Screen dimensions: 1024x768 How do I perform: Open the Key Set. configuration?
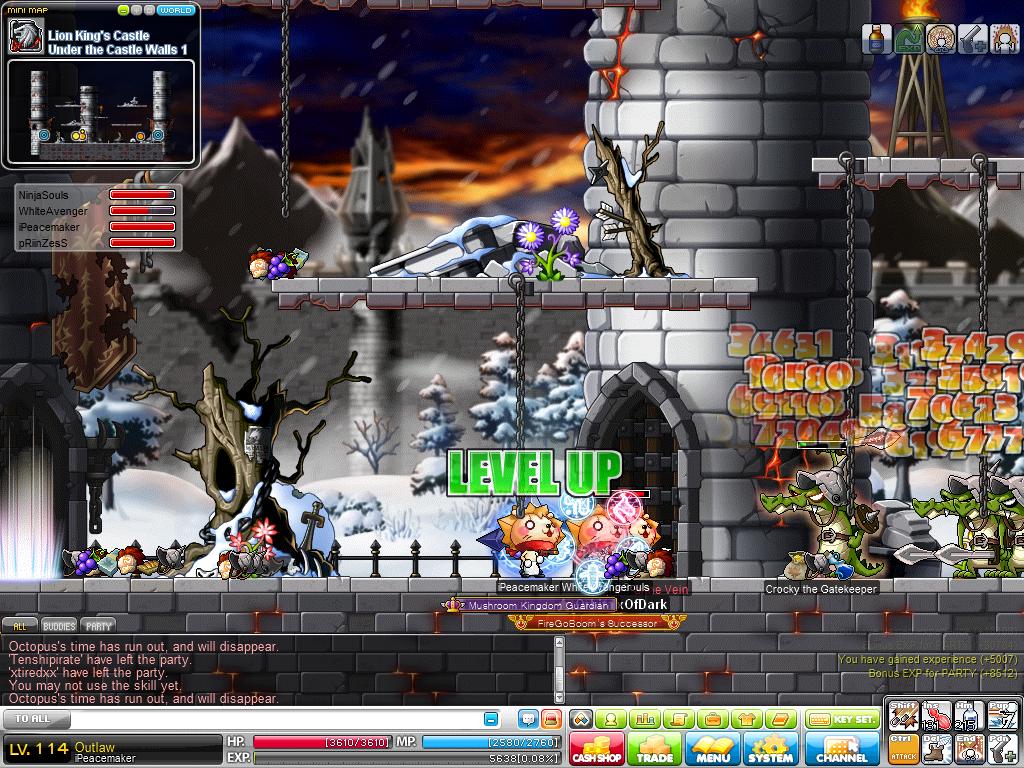click(x=841, y=719)
